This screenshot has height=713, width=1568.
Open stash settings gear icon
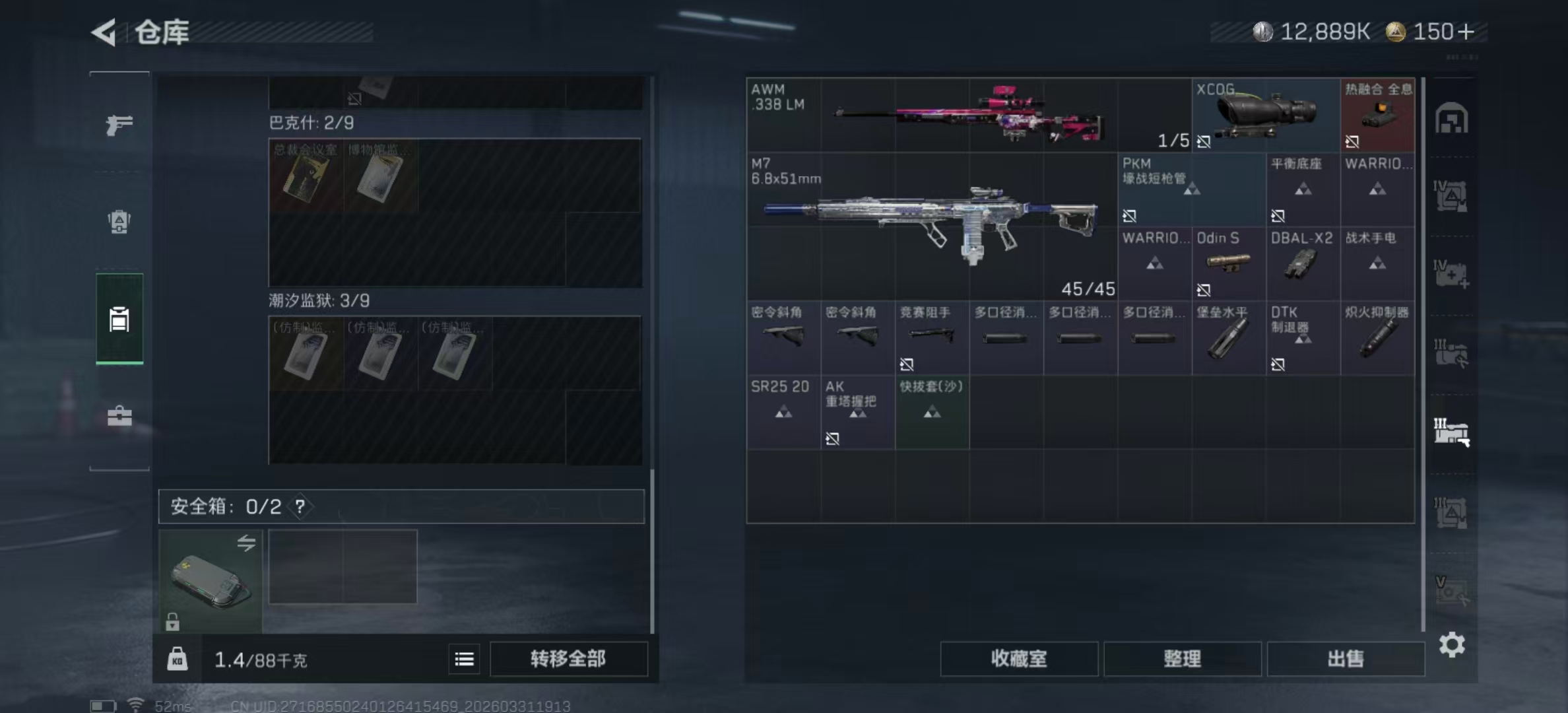click(x=1452, y=644)
